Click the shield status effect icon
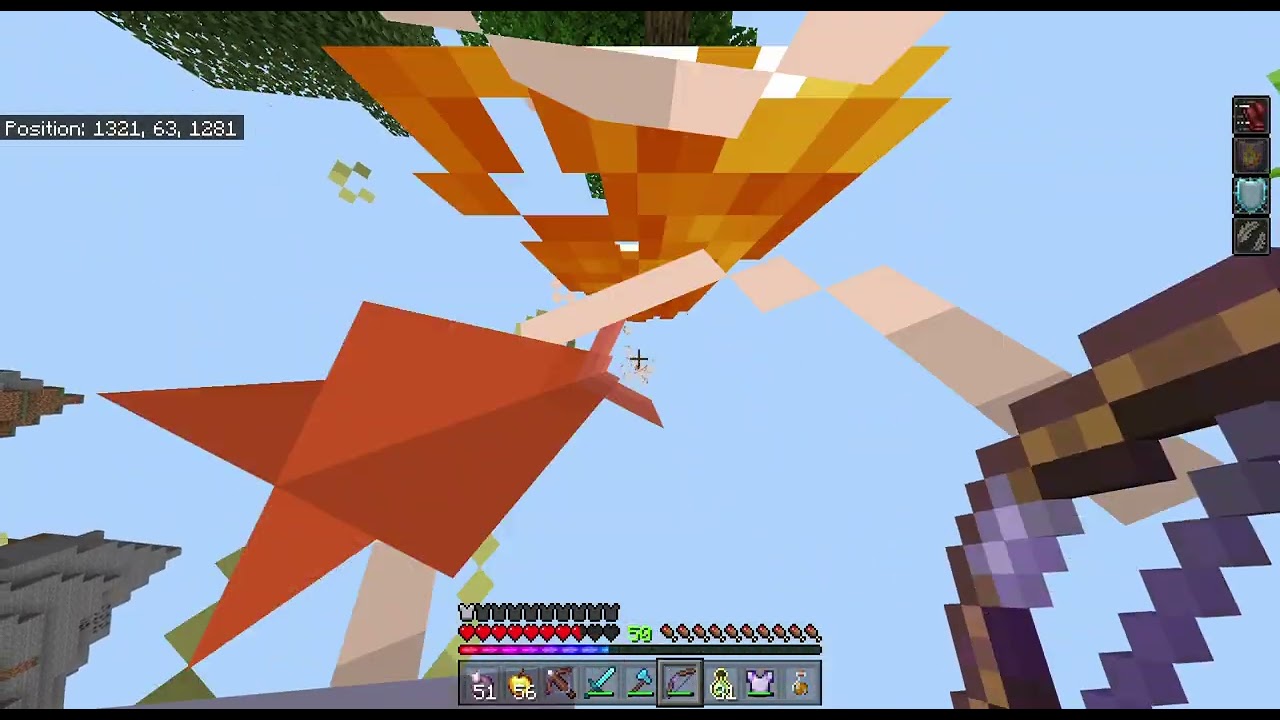 (x=1251, y=195)
